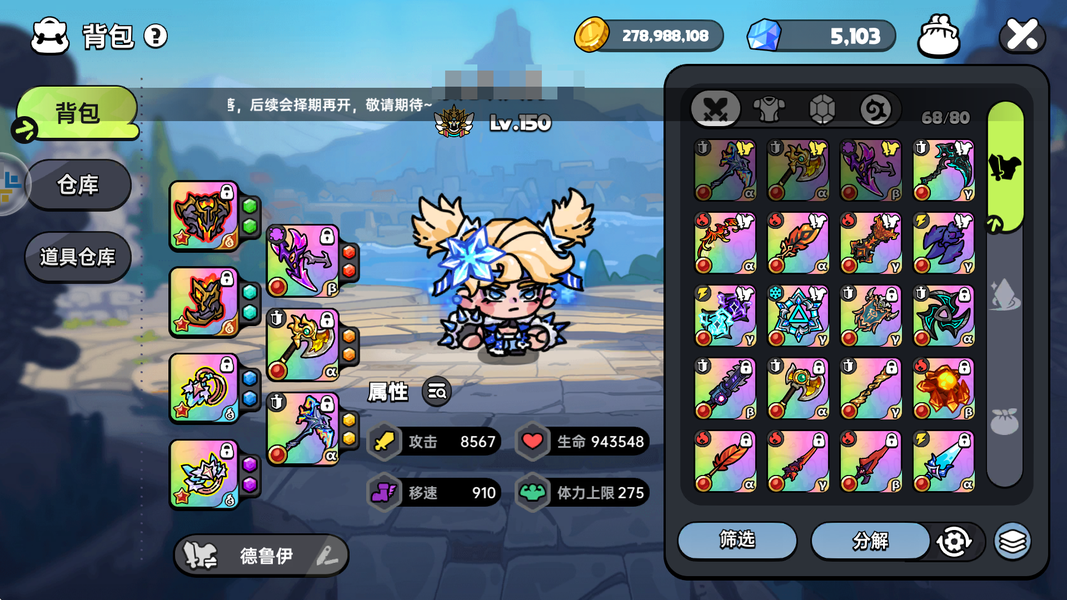Image resolution: width=1067 pixels, height=600 pixels.
Task: Toggle the stacked layers view button
Action: coord(1012,542)
